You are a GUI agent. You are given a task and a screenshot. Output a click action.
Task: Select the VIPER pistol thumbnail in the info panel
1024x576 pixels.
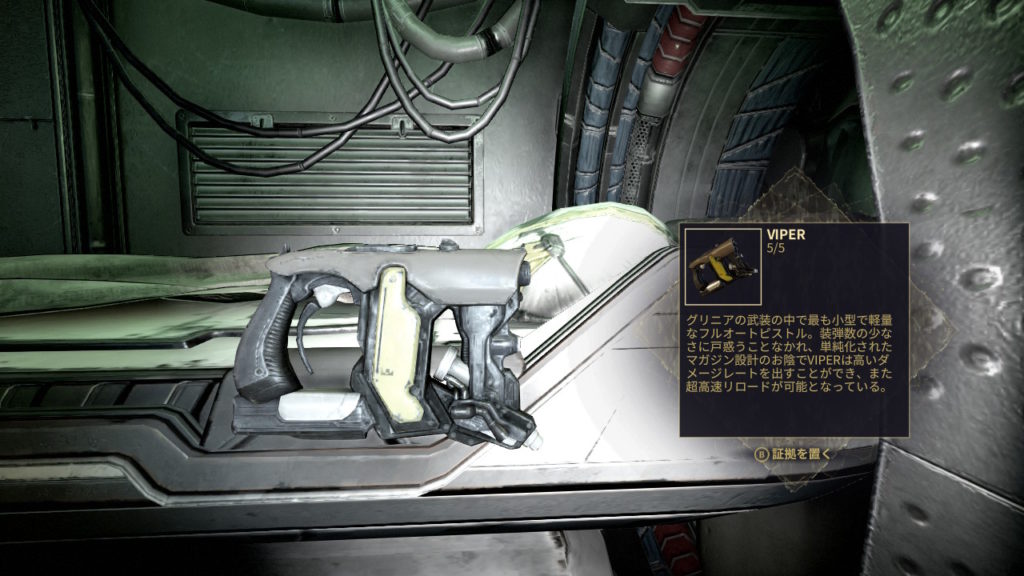724,267
